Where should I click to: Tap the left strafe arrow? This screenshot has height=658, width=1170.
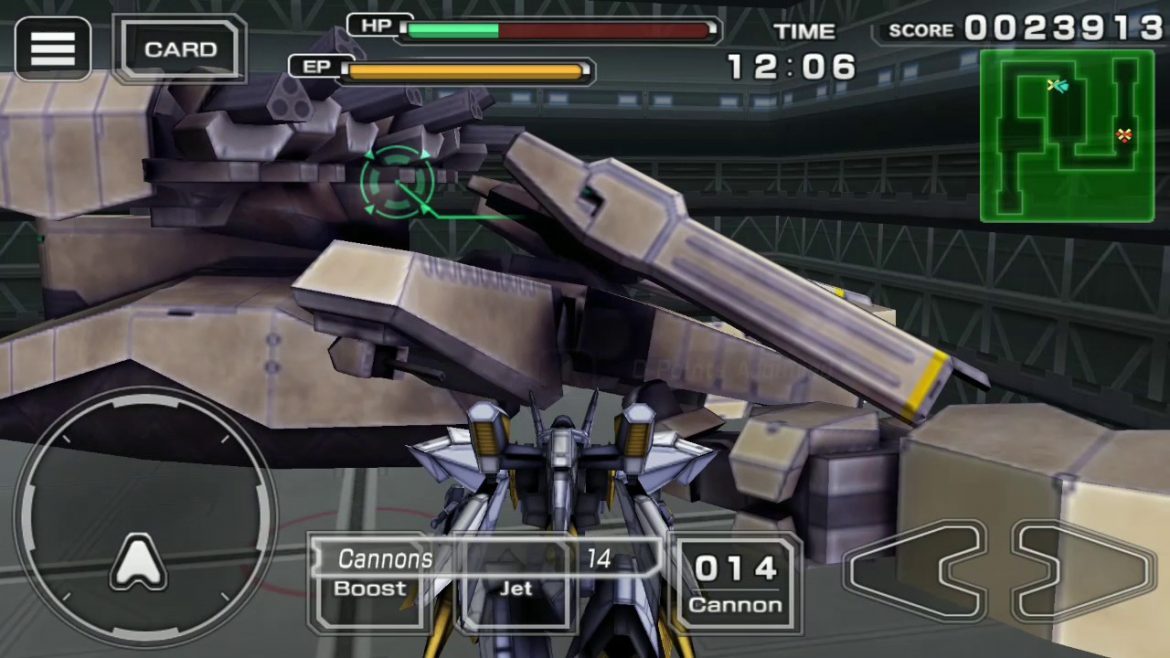point(913,571)
